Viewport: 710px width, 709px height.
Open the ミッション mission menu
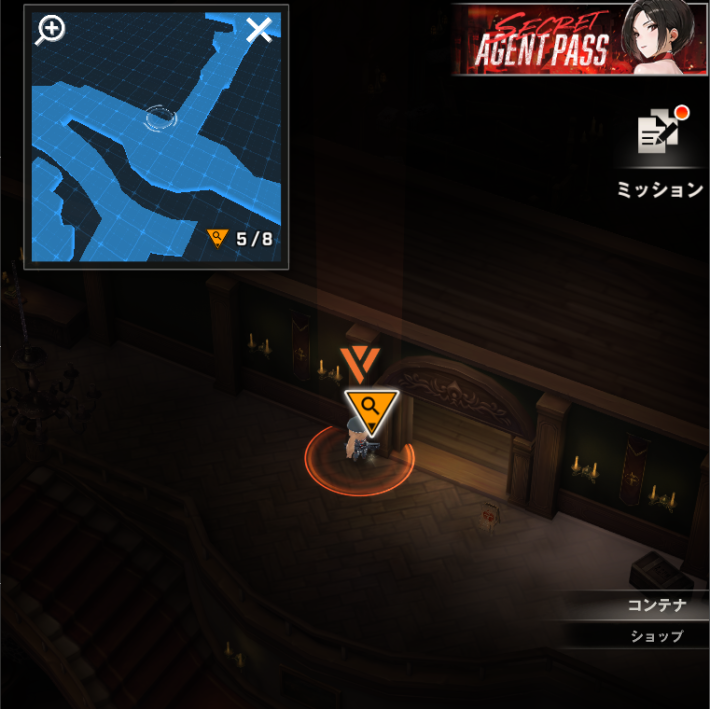coord(660,150)
